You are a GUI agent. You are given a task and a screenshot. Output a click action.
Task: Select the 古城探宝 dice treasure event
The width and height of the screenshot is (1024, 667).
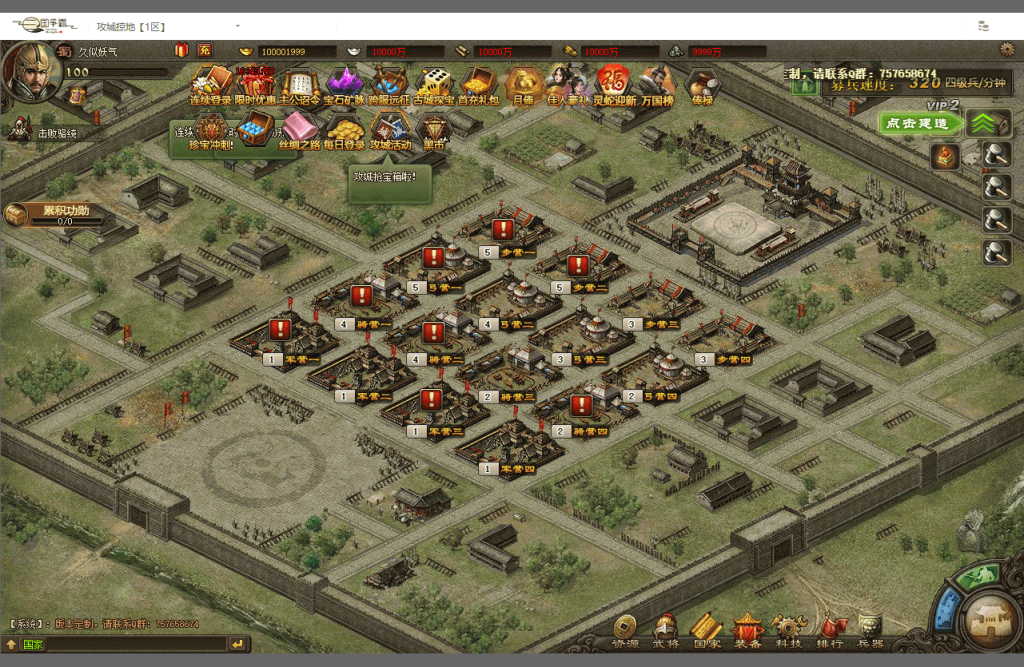pos(434,83)
